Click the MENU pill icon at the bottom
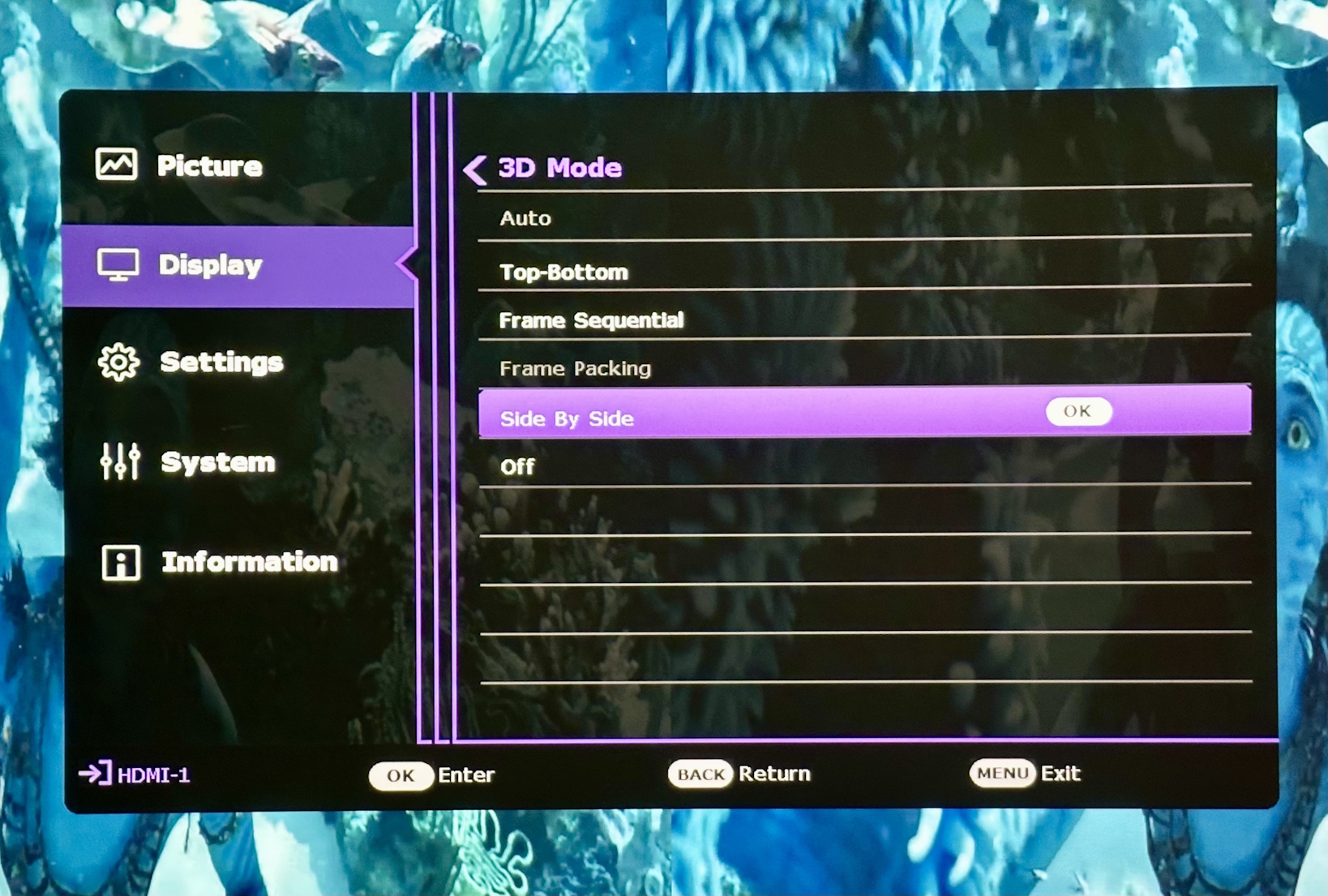The width and height of the screenshot is (1328, 896). [x=1003, y=773]
